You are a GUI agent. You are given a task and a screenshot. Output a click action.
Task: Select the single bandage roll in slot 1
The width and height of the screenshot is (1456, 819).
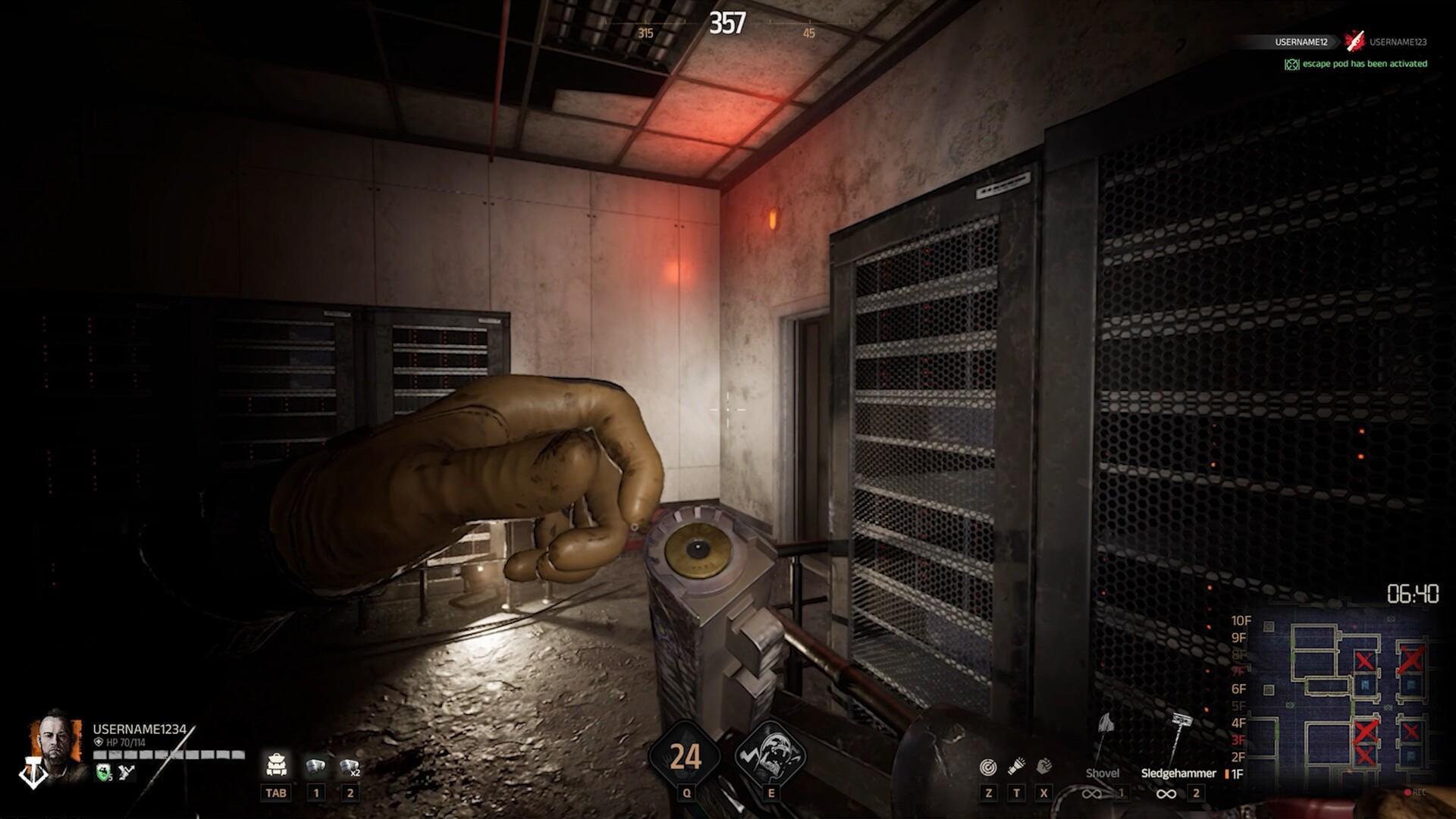[x=315, y=767]
